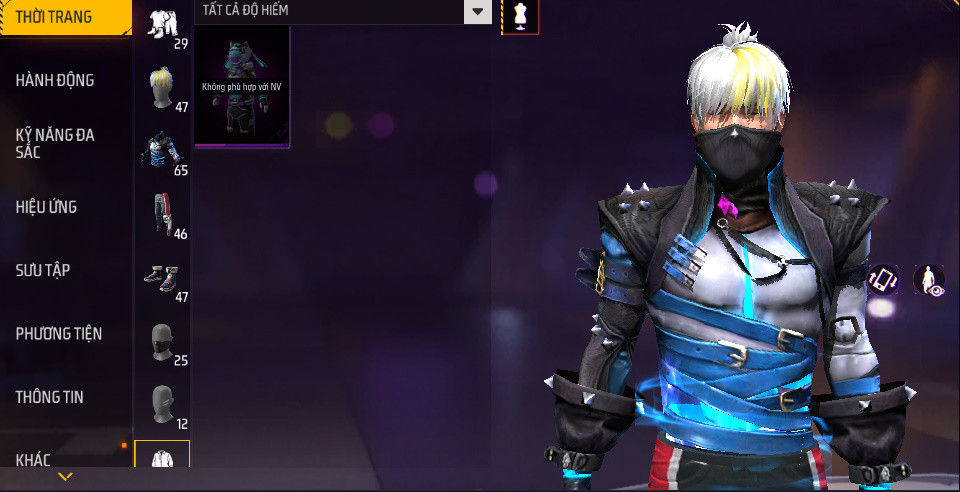The image size is (960, 492).
Task: Open the blue jacket tops category
Action: point(162,152)
